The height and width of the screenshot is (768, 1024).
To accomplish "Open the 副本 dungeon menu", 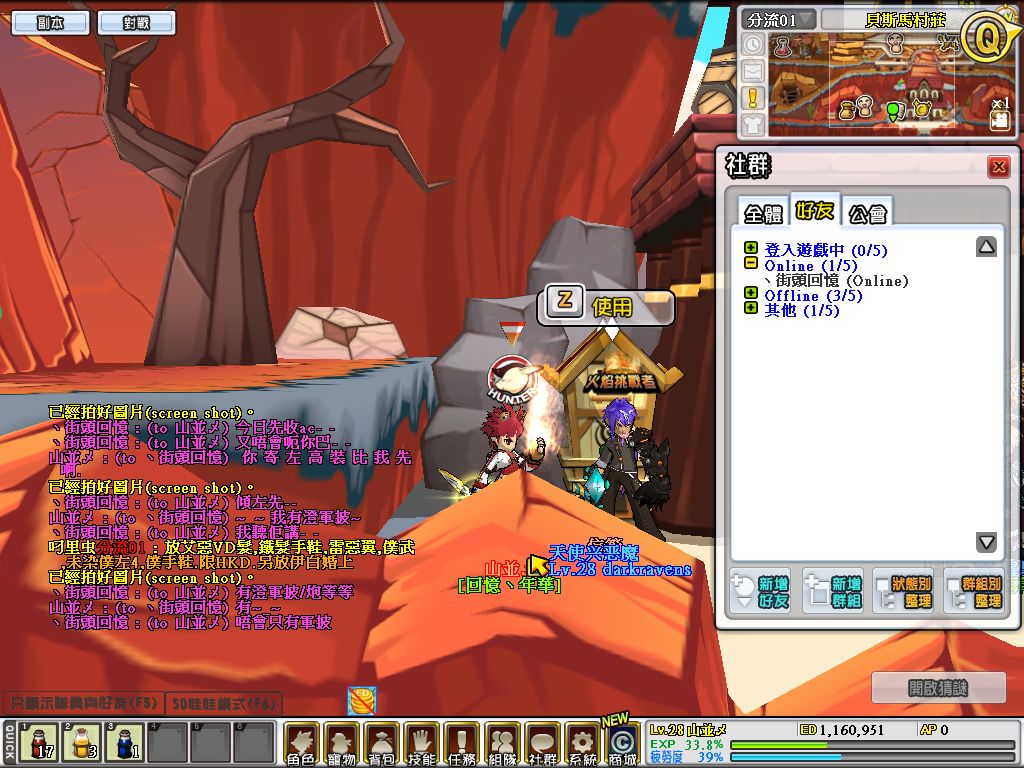I will 46,23.
